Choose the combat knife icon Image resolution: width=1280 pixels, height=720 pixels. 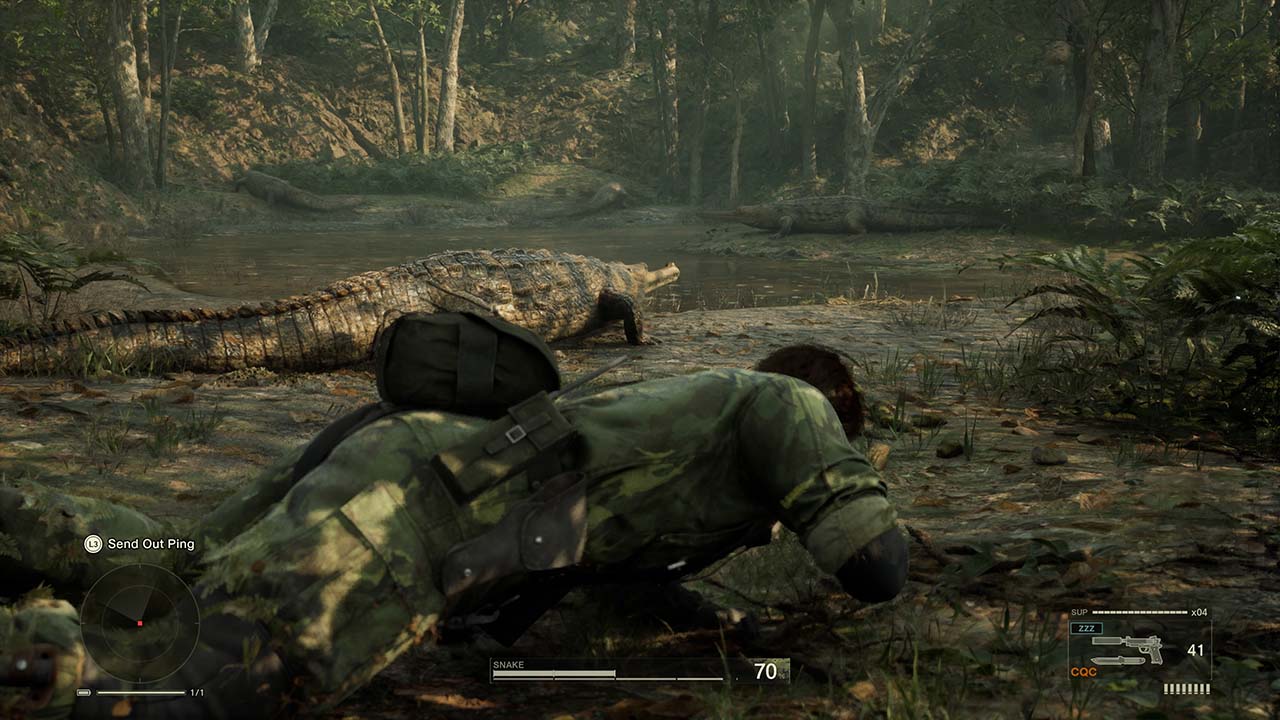(x=1118, y=661)
